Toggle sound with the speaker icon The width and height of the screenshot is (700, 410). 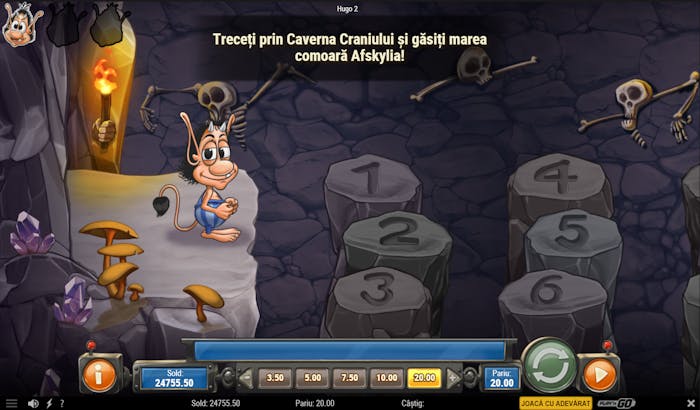pyautogui.click(x=32, y=403)
